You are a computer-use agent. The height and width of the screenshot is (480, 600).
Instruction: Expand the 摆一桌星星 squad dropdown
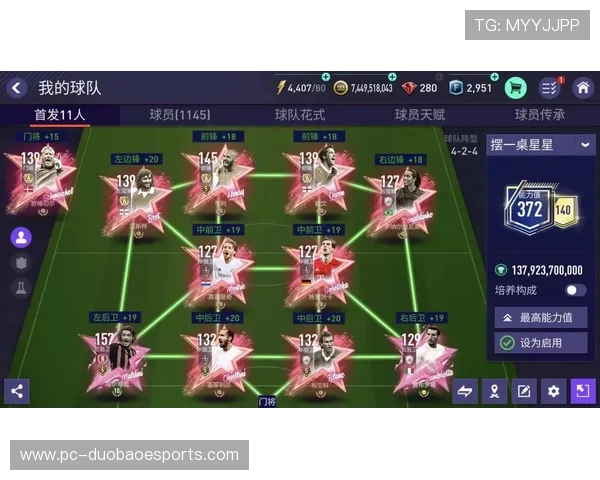pos(585,145)
